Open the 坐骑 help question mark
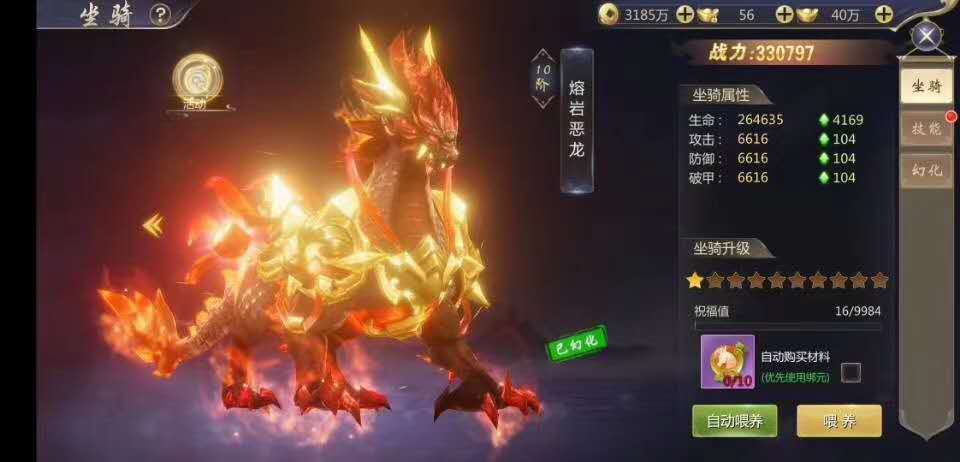 pos(160,14)
